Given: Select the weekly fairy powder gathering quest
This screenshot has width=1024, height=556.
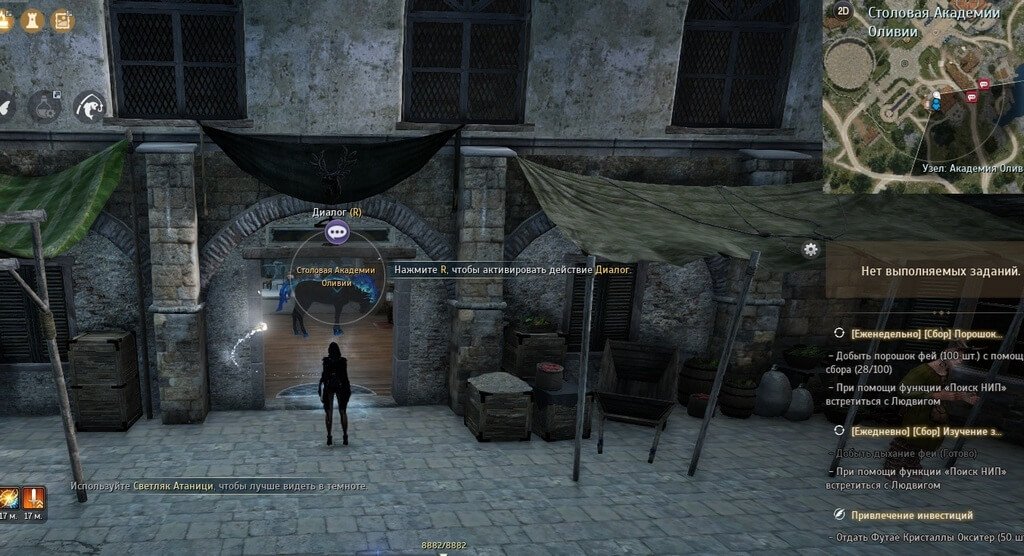Looking at the screenshot, I should 923,333.
